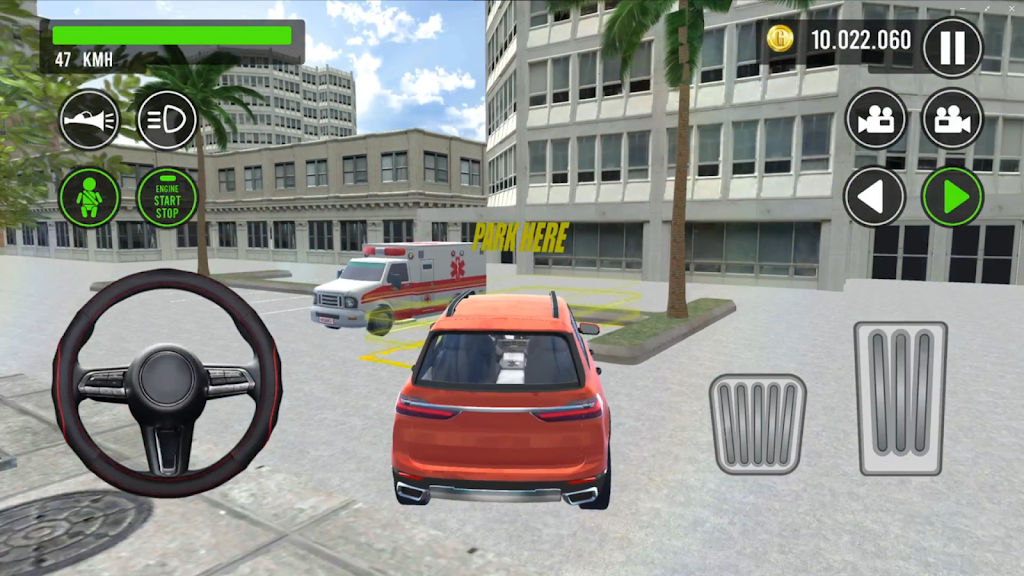Viewport: 1024px width, 576px height.
Task: Select the green right arrow gear button
Action: coord(952,196)
